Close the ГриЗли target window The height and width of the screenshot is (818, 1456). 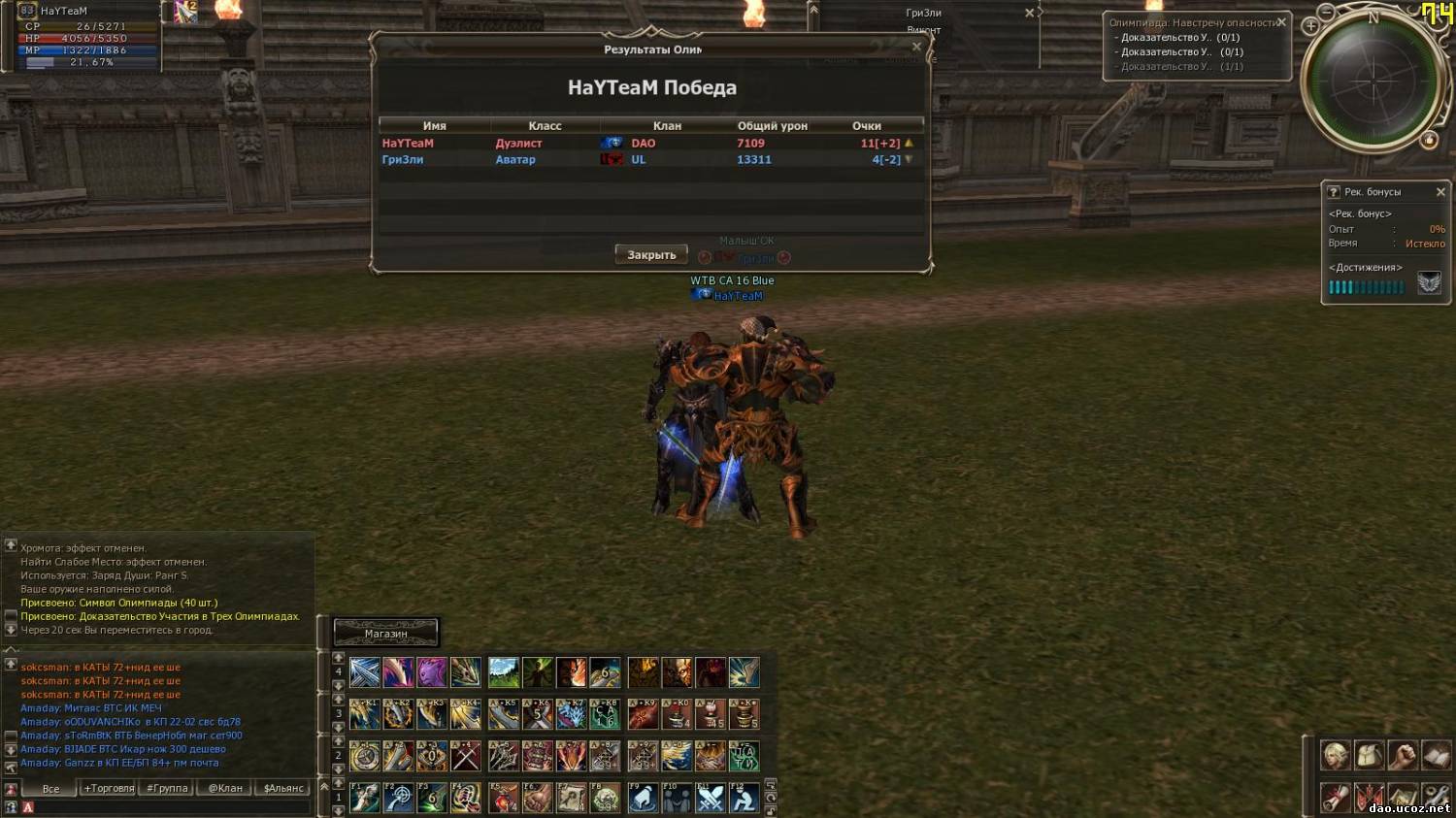[x=1030, y=14]
